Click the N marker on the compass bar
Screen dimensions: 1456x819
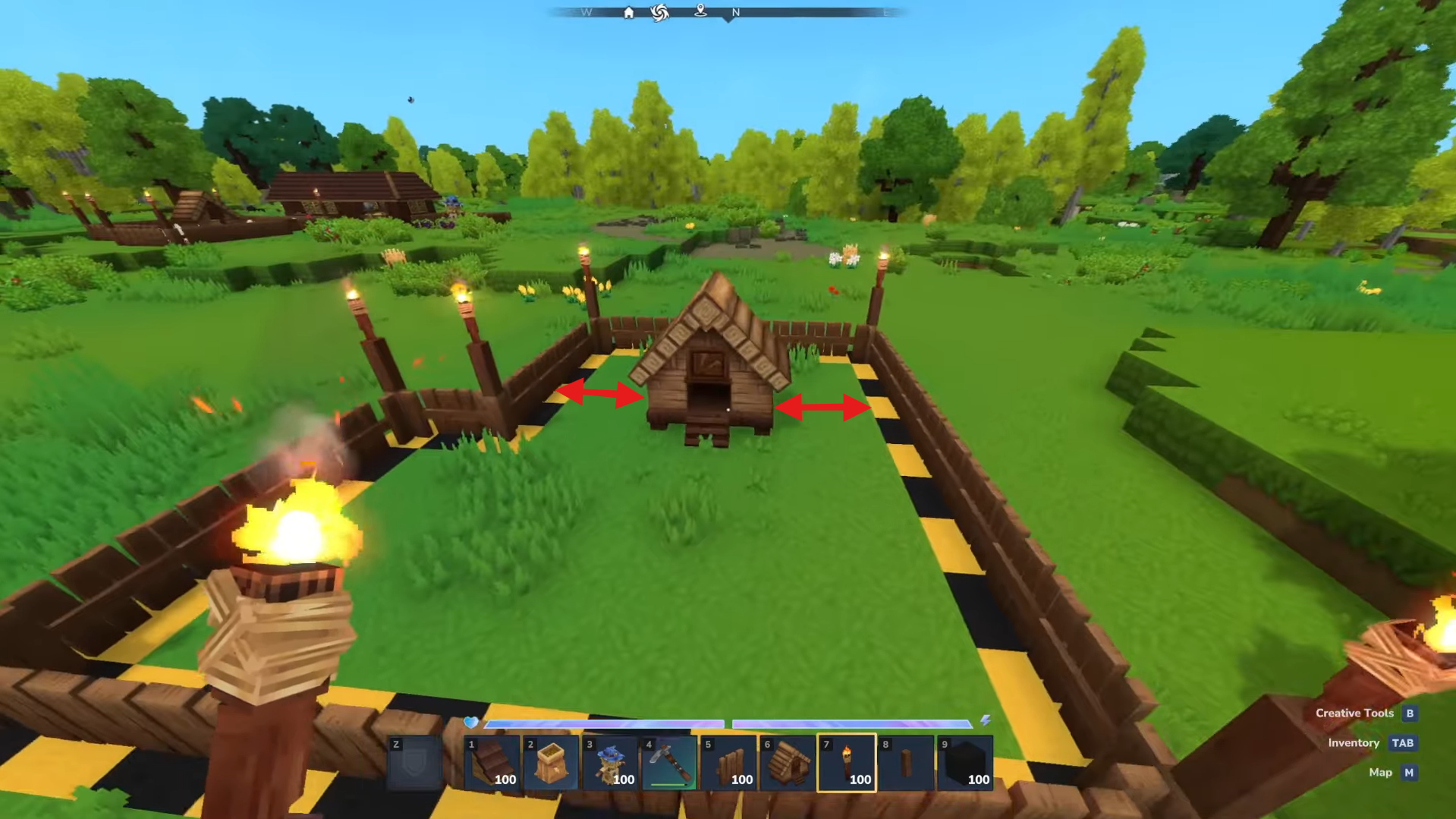[x=734, y=13]
